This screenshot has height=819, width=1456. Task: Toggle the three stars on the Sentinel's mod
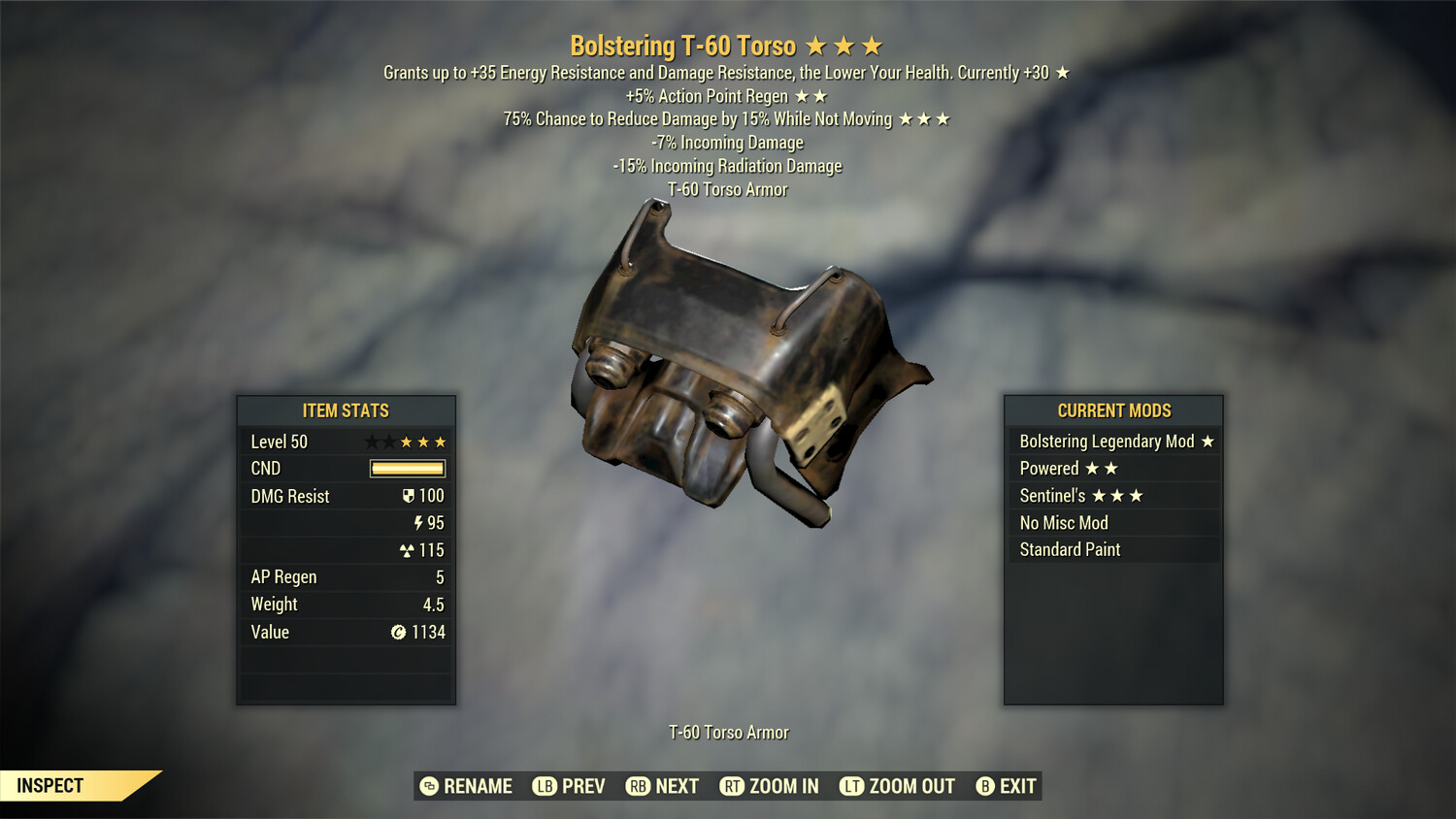[x=1119, y=495]
